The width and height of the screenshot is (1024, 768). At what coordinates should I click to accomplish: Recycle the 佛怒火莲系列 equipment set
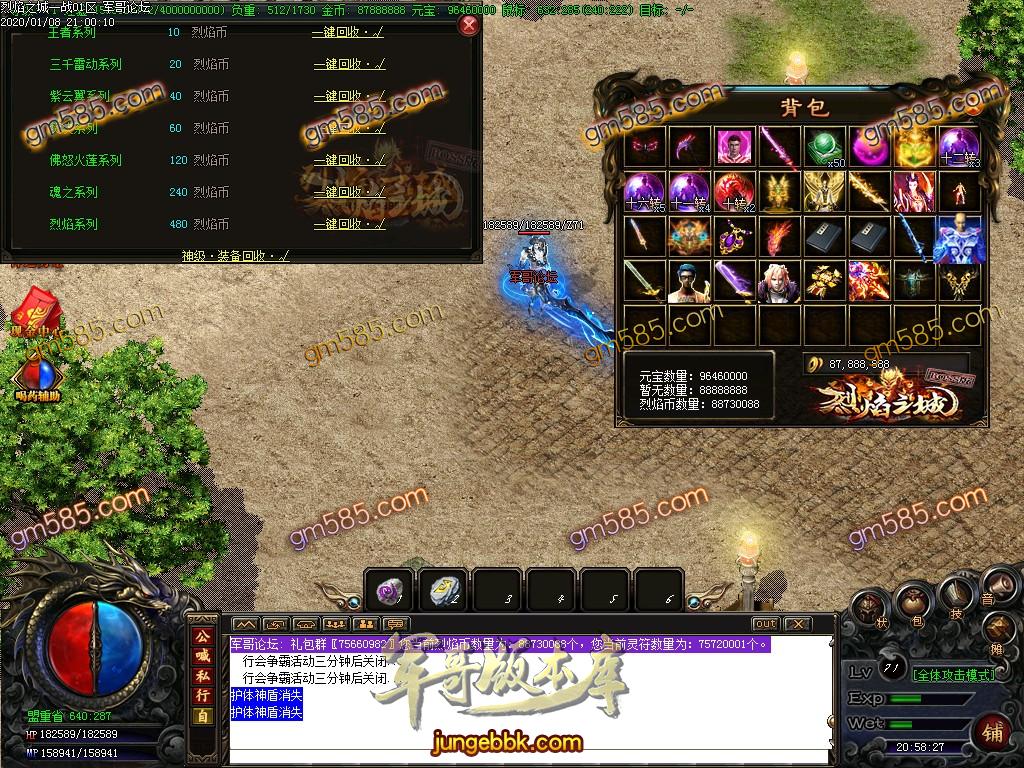click(349, 160)
